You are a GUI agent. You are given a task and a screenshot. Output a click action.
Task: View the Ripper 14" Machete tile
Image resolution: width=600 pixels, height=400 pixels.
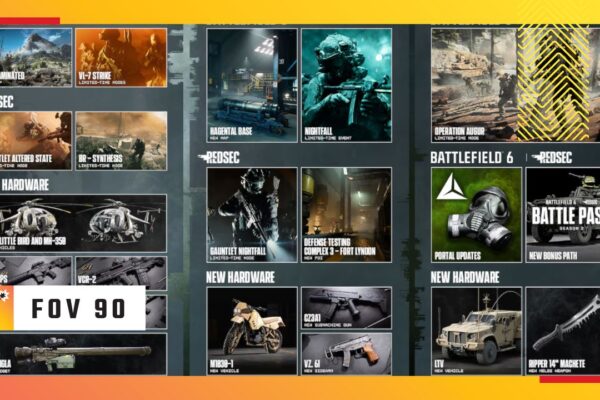562,330
